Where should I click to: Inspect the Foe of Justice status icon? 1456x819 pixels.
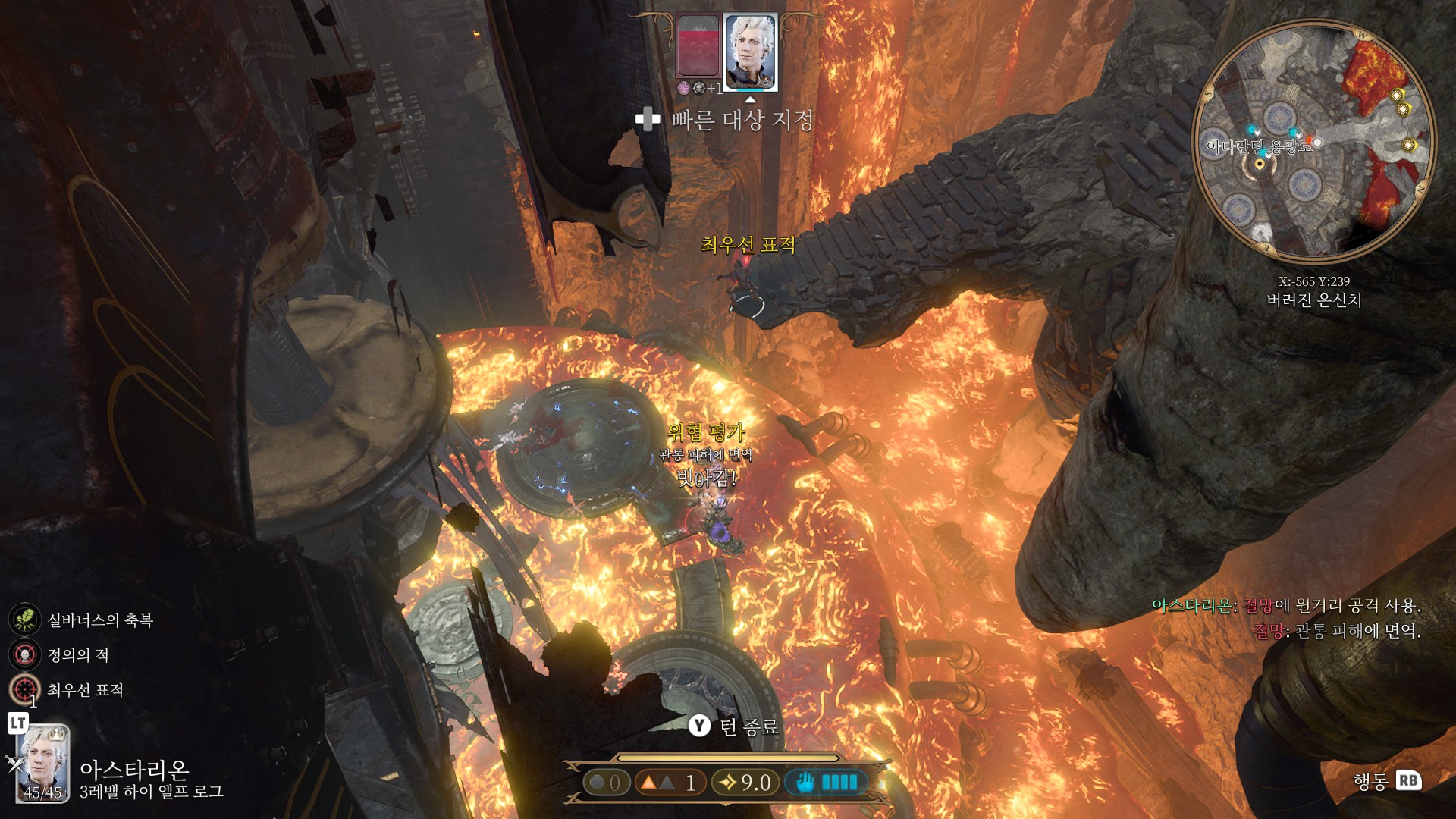(24, 654)
